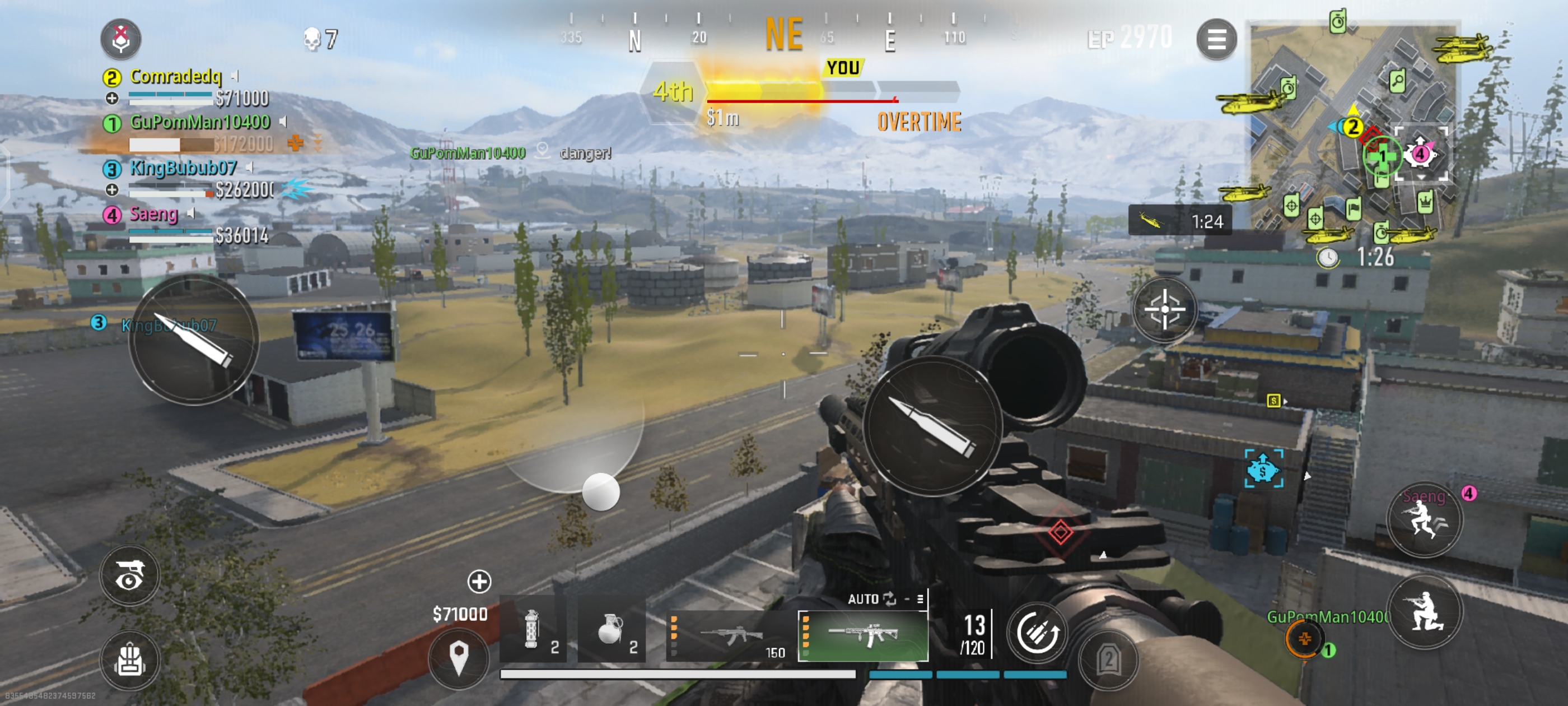This screenshot has height=706, width=1568.
Task: Toggle the gun-and-eye view button
Action: pos(130,575)
